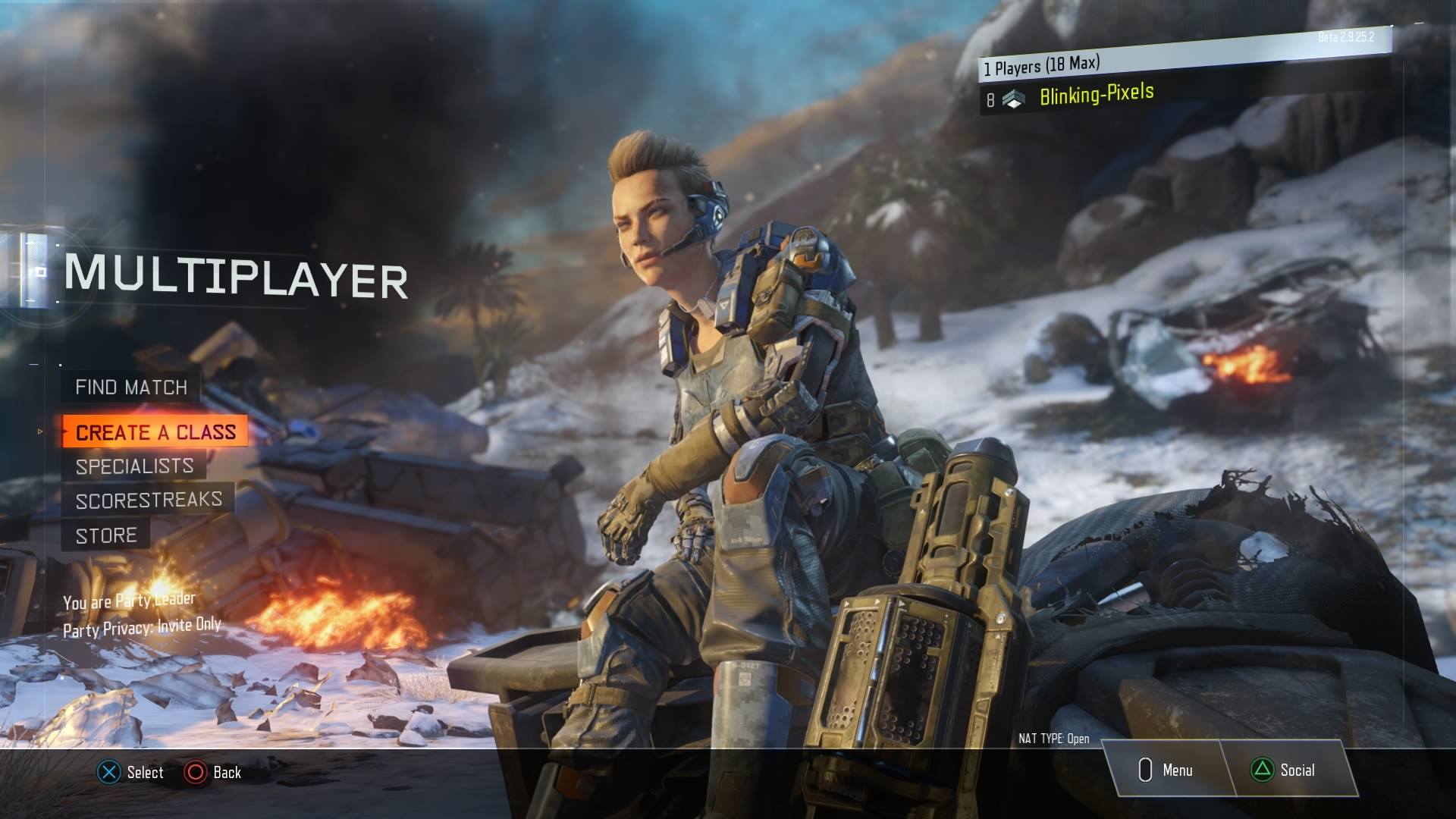
Task: Select Create a Class
Action: tap(155, 431)
